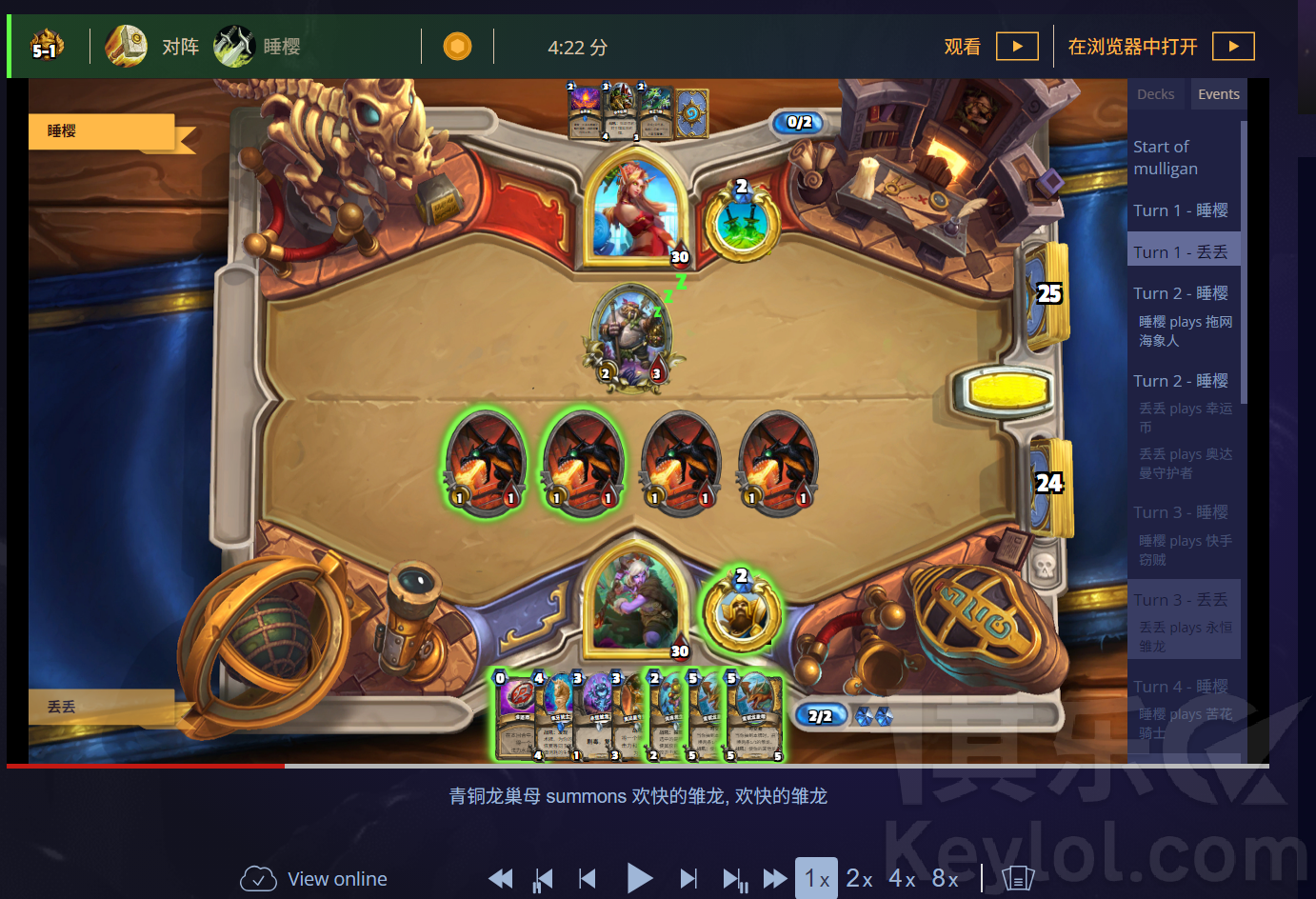Screen dimensions: 1316x899
Task: Set playback speed to 2x
Action: (x=859, y=878)
